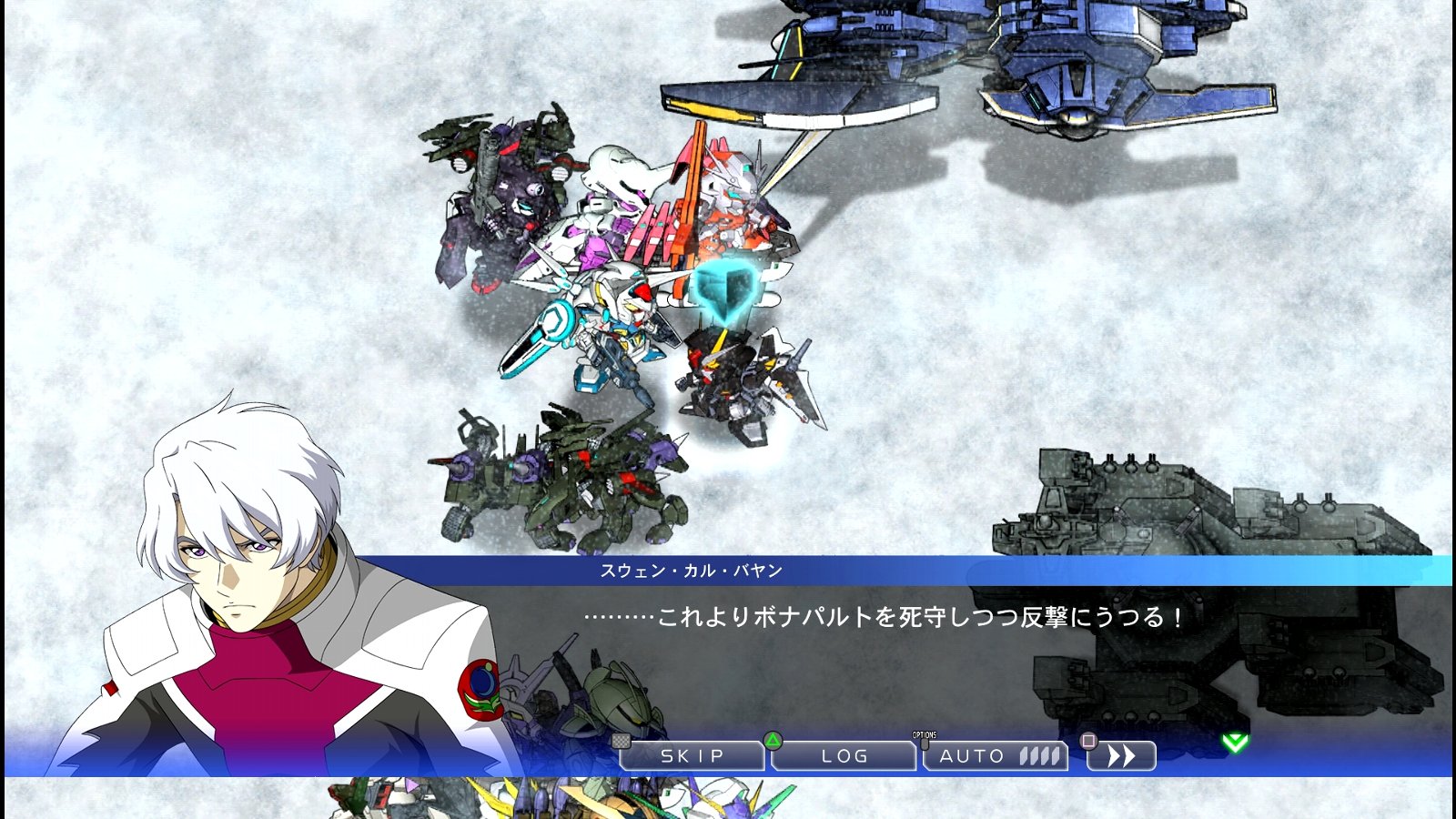Click the OPTIONS button icon above AUTO

tap(925, 737)
